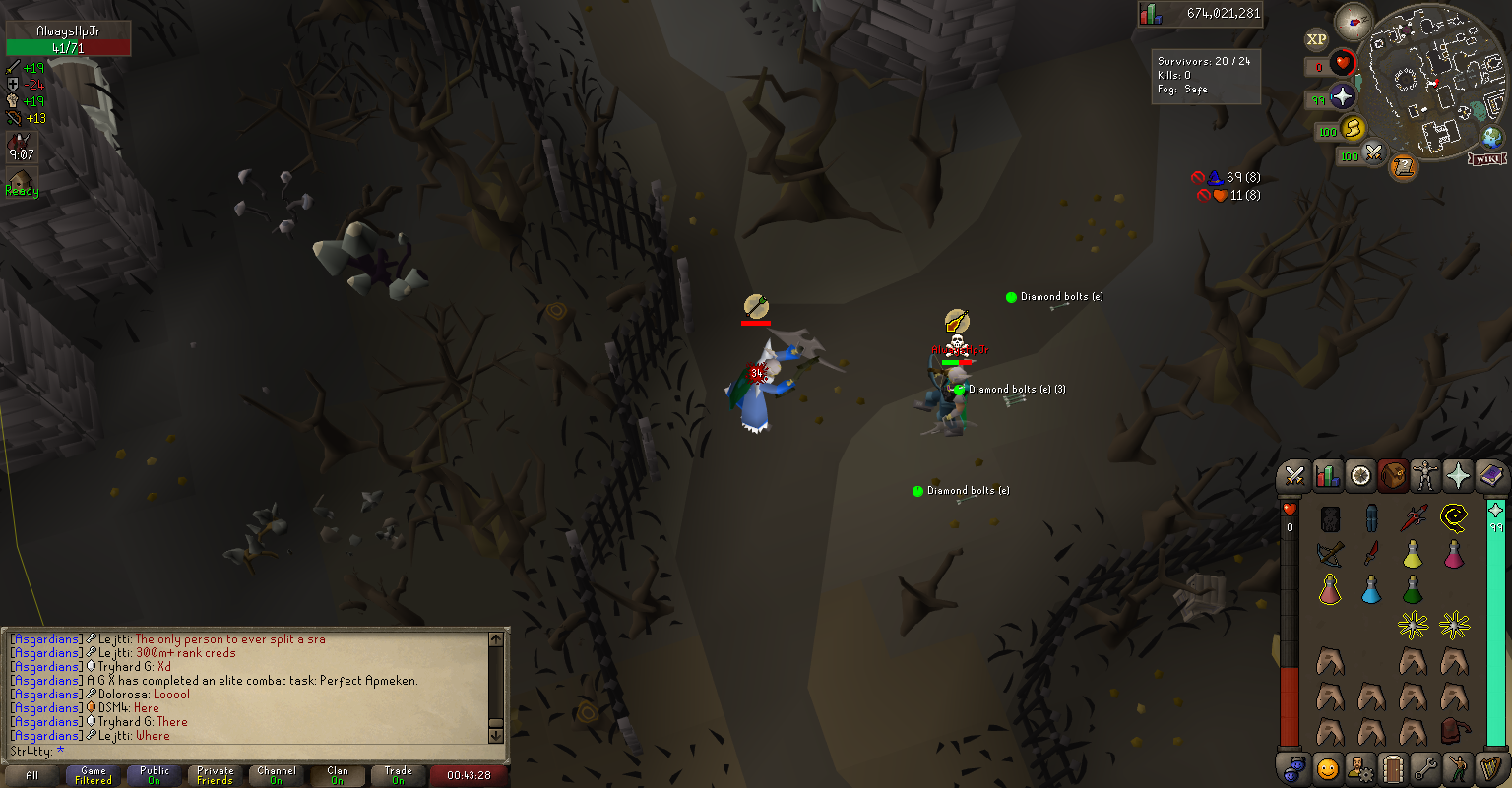
Task: Switch to the Clan chat tab
Action: (338, 775)
